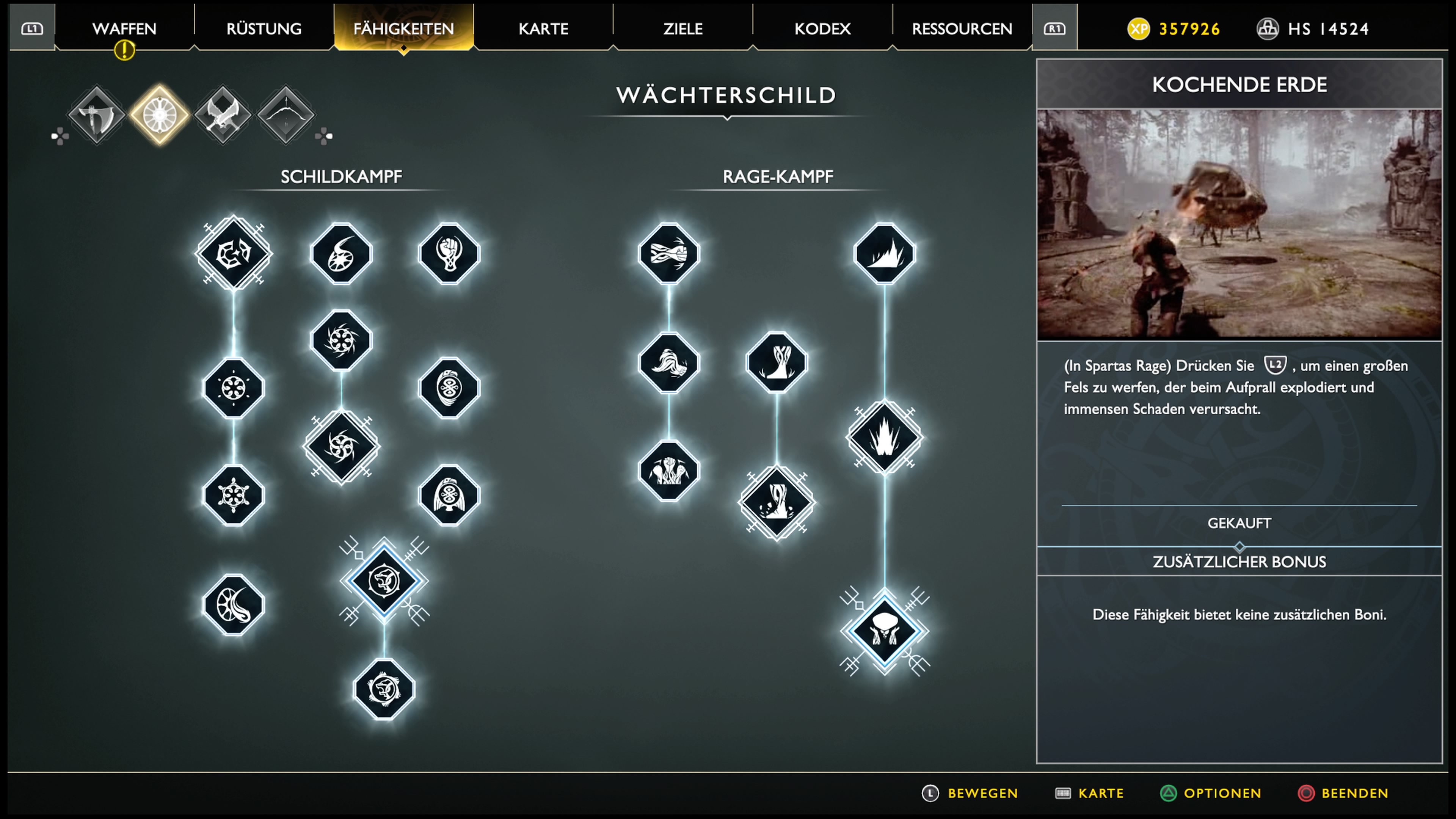Open the Kodex tab
The width and height of the screenshot is (1456, 819).
click(x=822, y=28)
